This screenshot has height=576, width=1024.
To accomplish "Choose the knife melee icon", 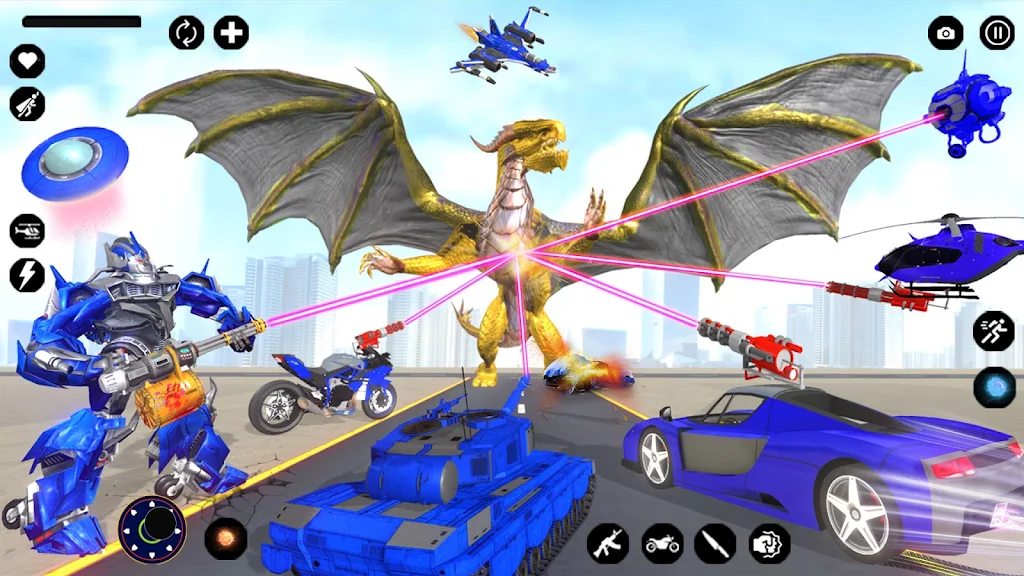I will [716, 543].
